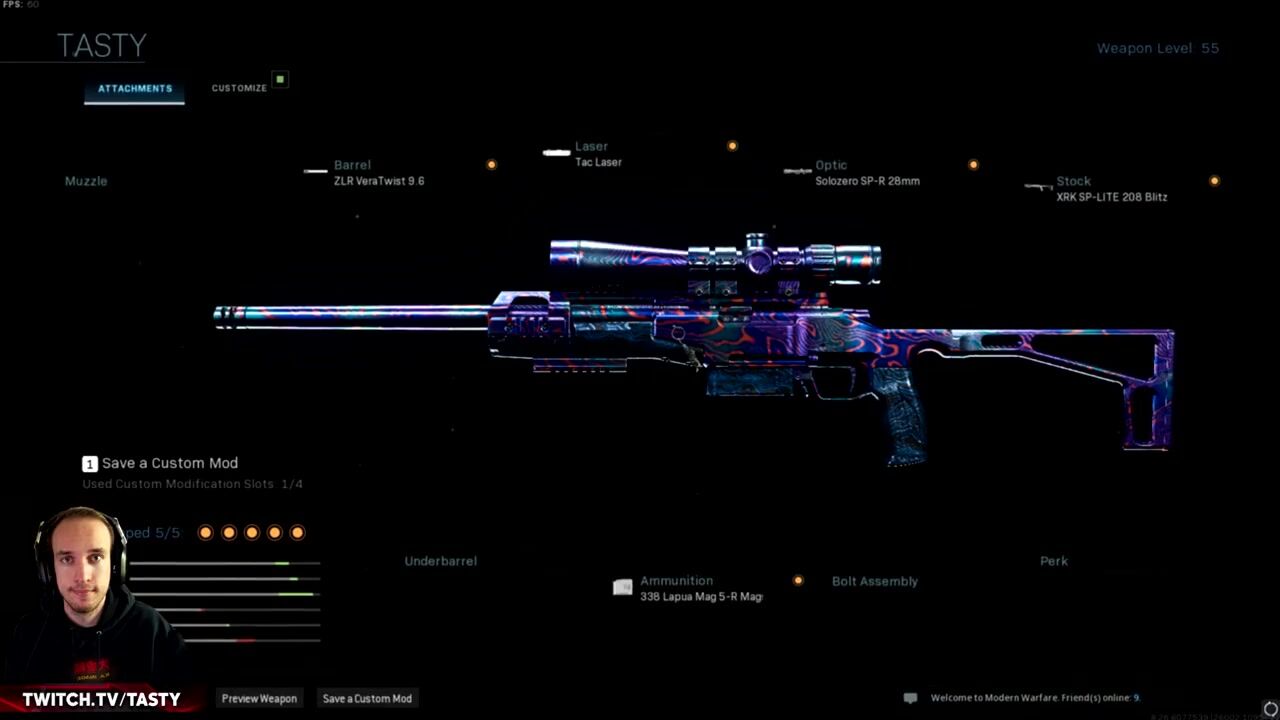Viewport: 1280px width, 720px height.
Task: Select the Ammunition slot with Lapua Mag
Action: [x=699, y=588]
